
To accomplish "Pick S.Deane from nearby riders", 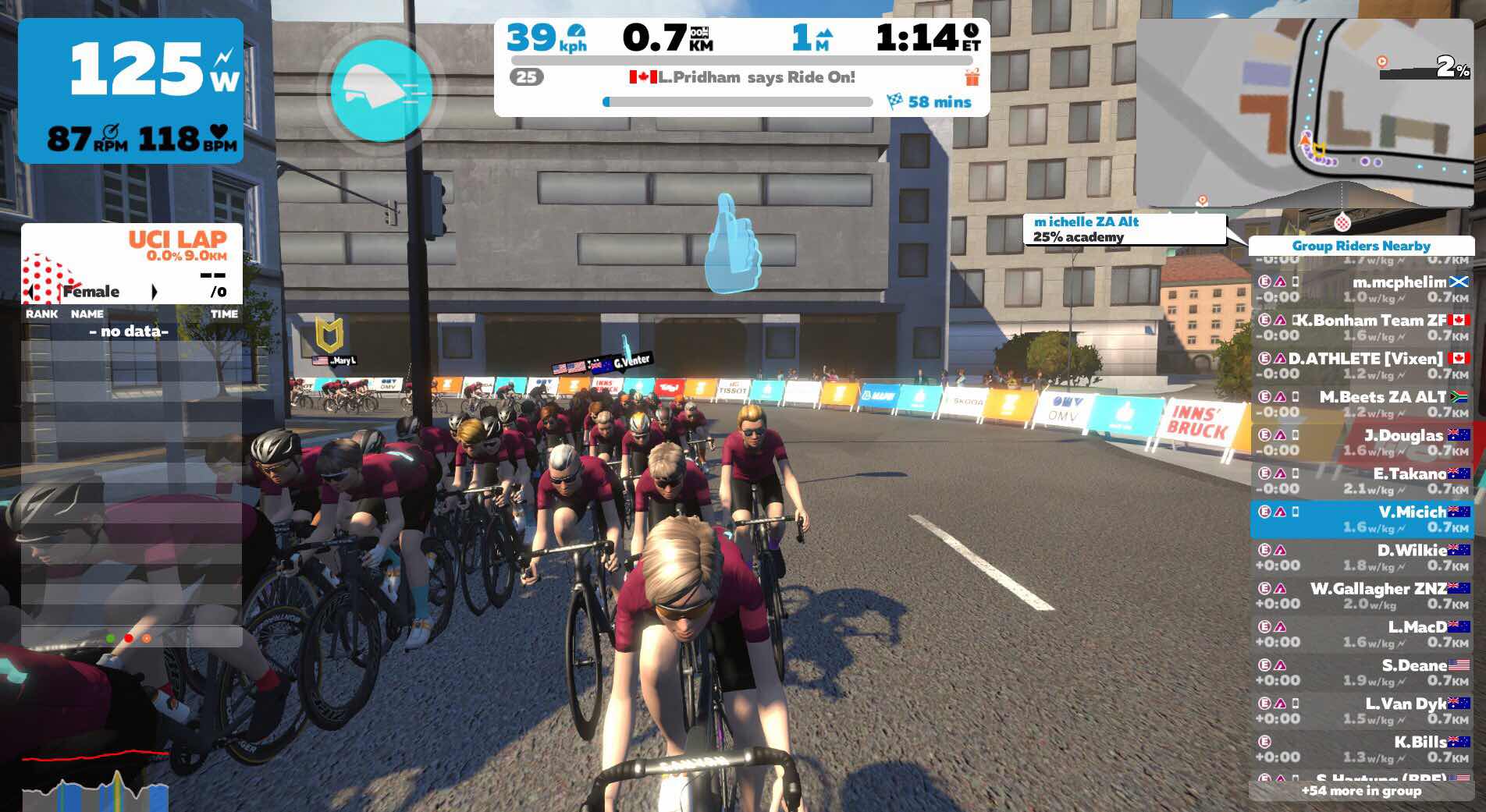I will 1361,672.
